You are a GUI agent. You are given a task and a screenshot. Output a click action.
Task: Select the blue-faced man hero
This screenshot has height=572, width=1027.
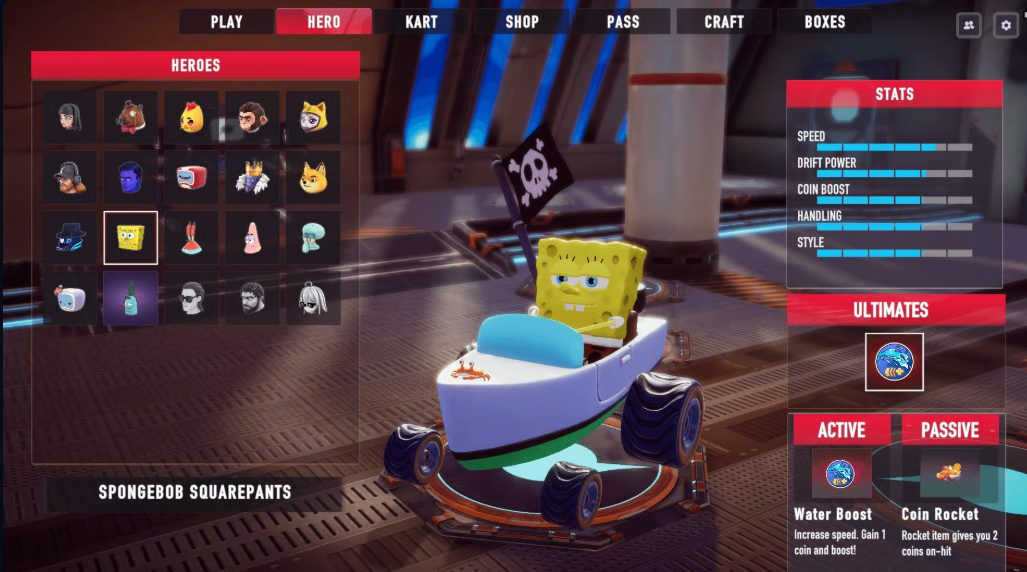(x=130, y=178)
